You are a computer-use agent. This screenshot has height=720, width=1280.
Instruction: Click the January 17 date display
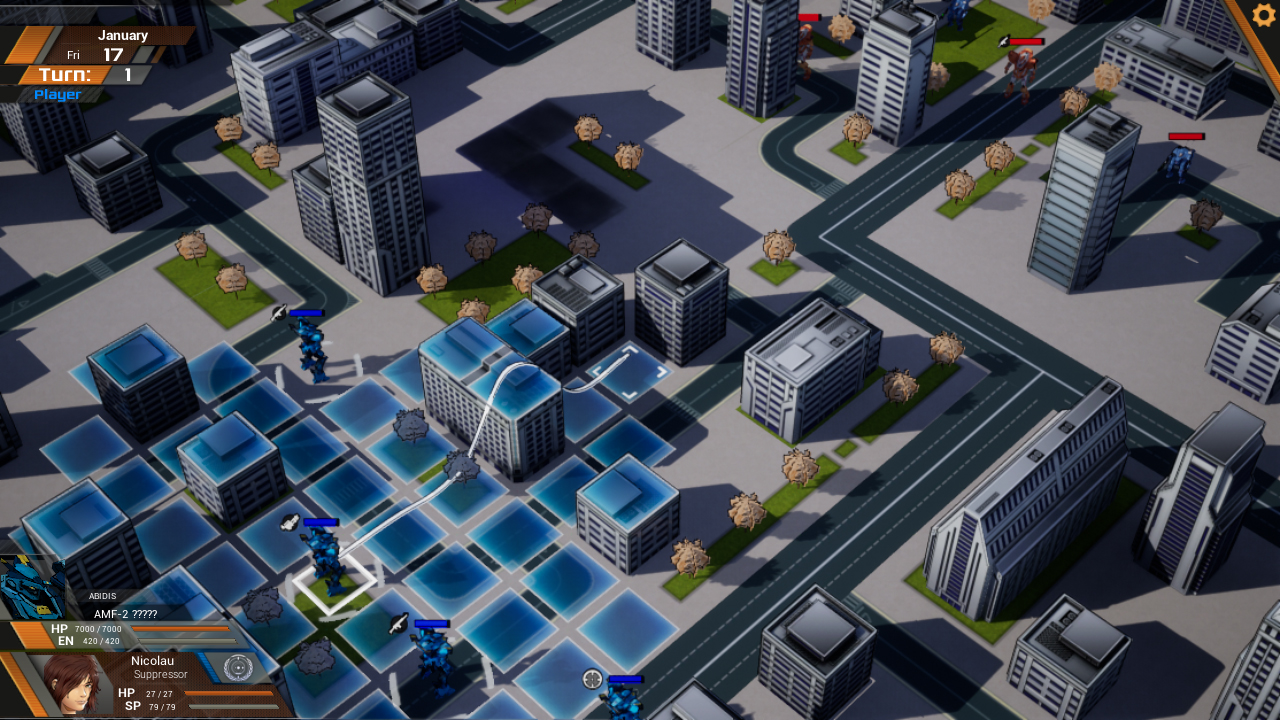pos(125,45)
